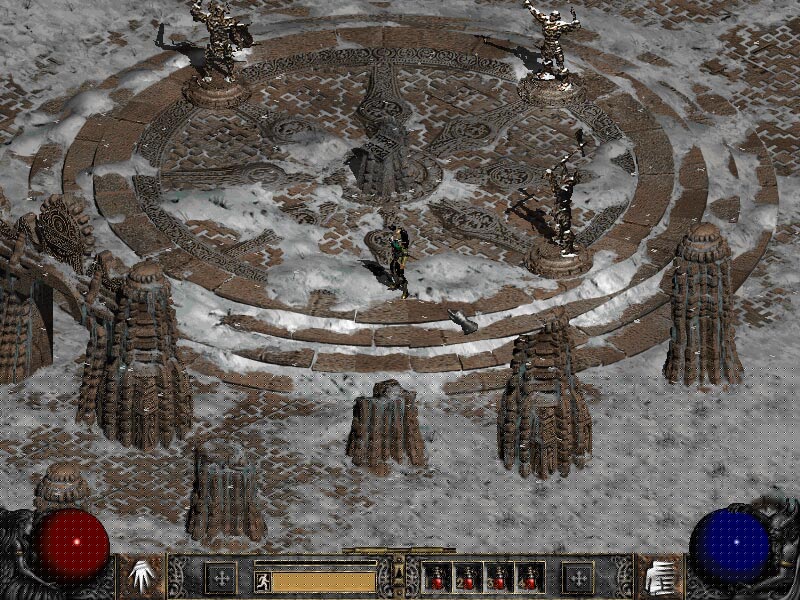
Task: Click the cross button beside the attack skill
Action: [220, 577]
